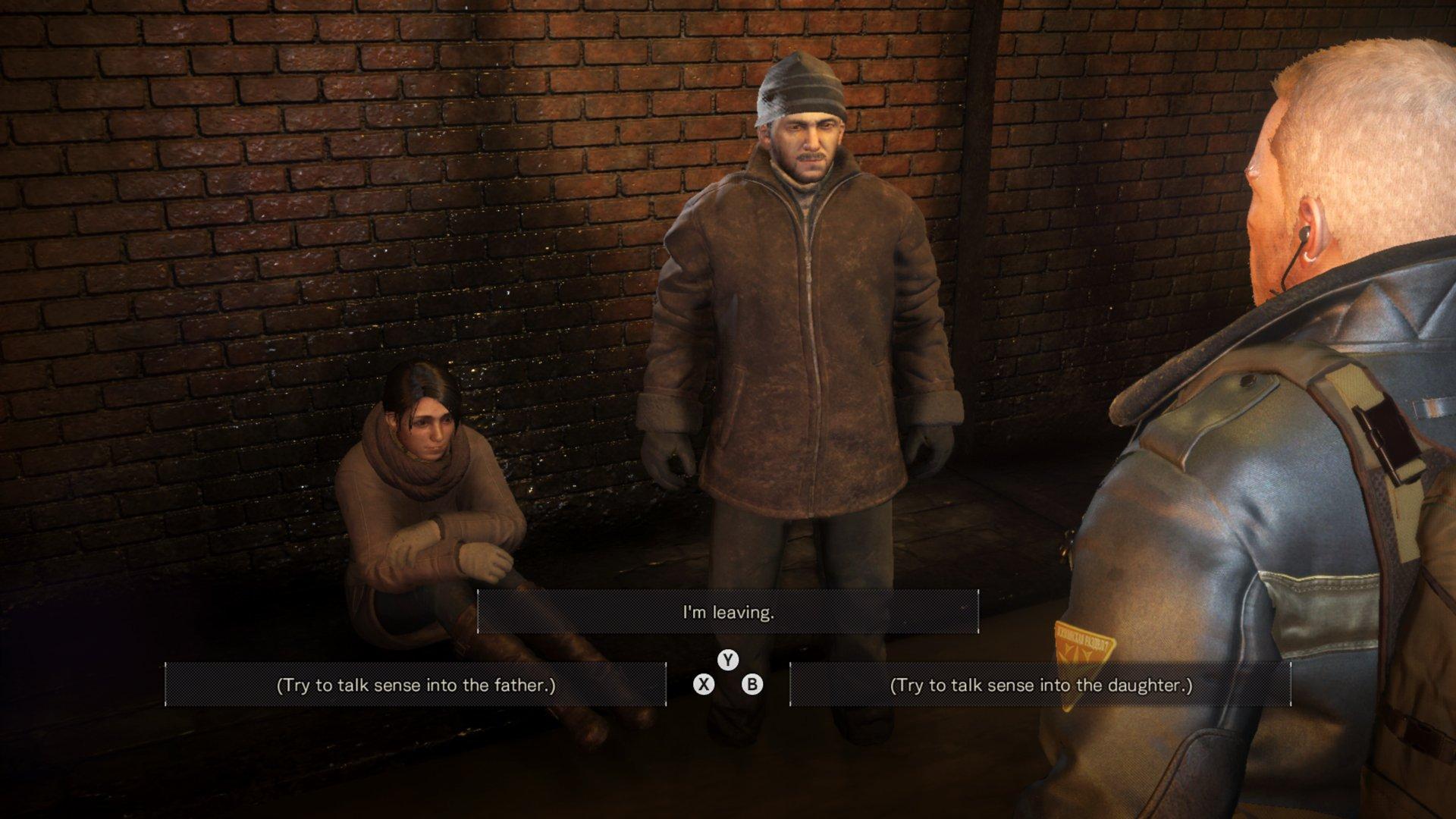Click the father's brown leather coat
The image size is (1456, 819).
point(804,341)
